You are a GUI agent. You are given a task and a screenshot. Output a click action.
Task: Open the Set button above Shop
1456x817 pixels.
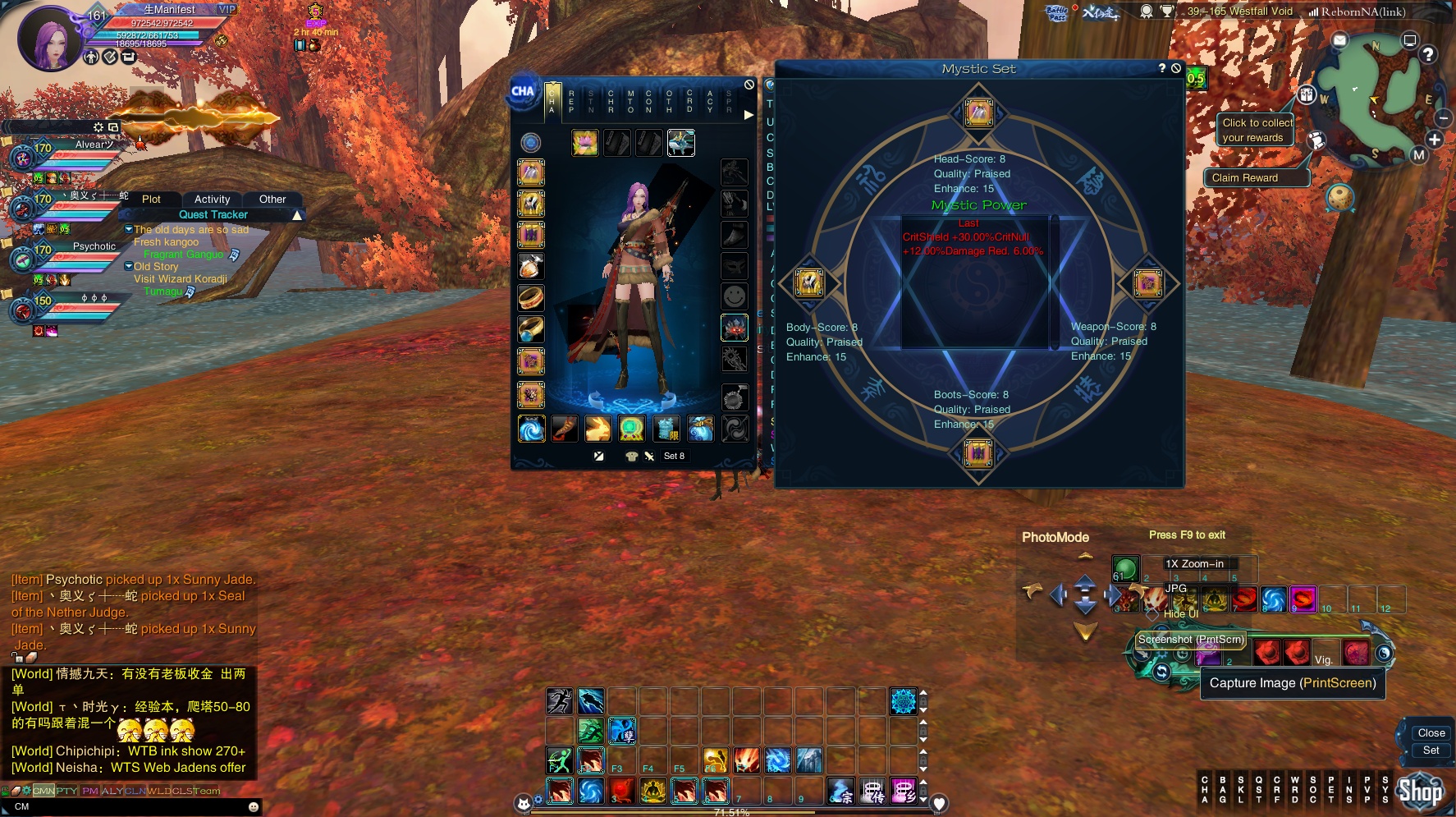pos(1431,750)
